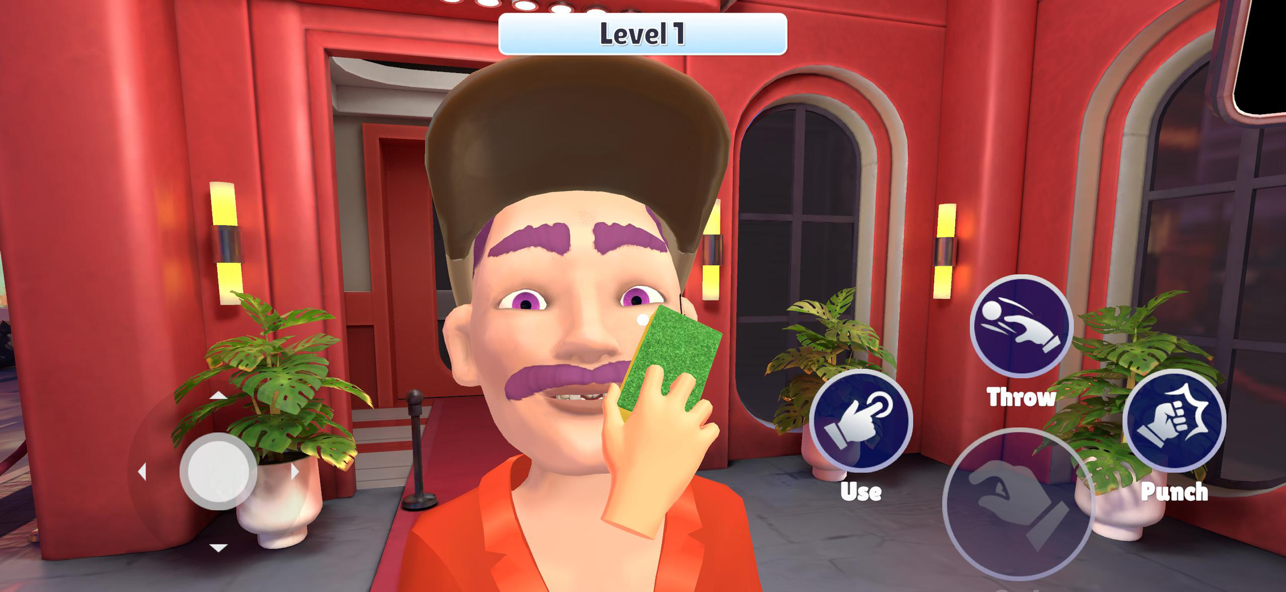Screen dimensions: 1286x592
Task: Tap the Use action button
Action: (x=860, y=422)
